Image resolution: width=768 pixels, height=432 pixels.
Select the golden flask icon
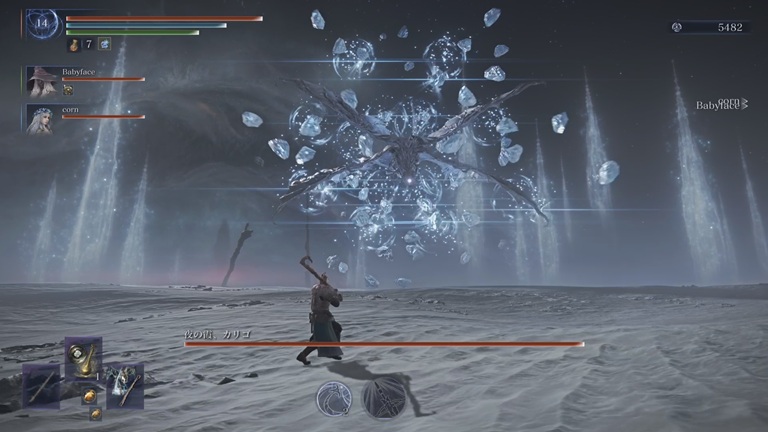click(x=73, y=45)
